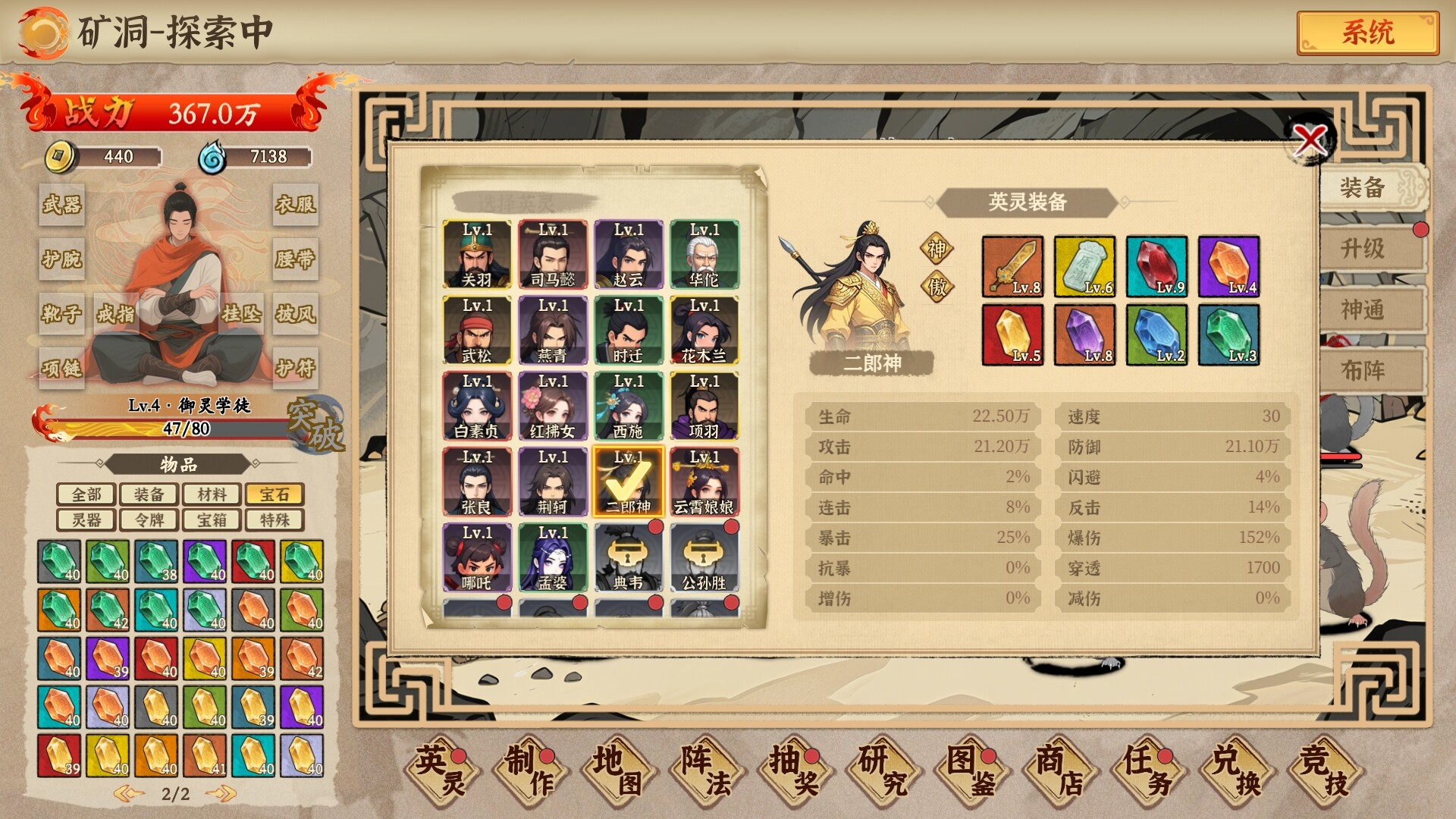Switch to the 升级 upgrade tab

click(x=1363, y=249)
